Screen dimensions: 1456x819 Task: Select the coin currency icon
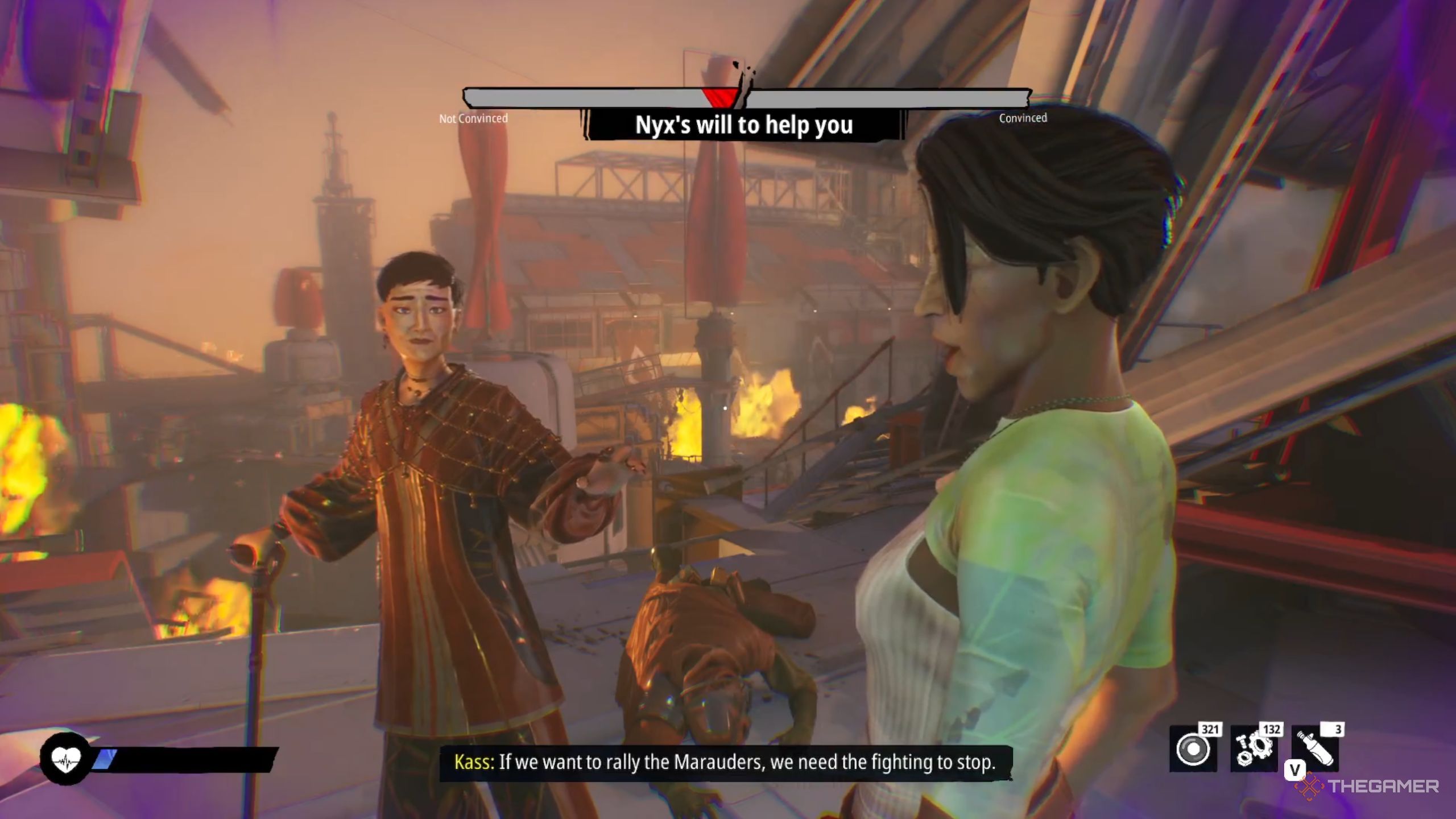click(x=1192, y=749)
